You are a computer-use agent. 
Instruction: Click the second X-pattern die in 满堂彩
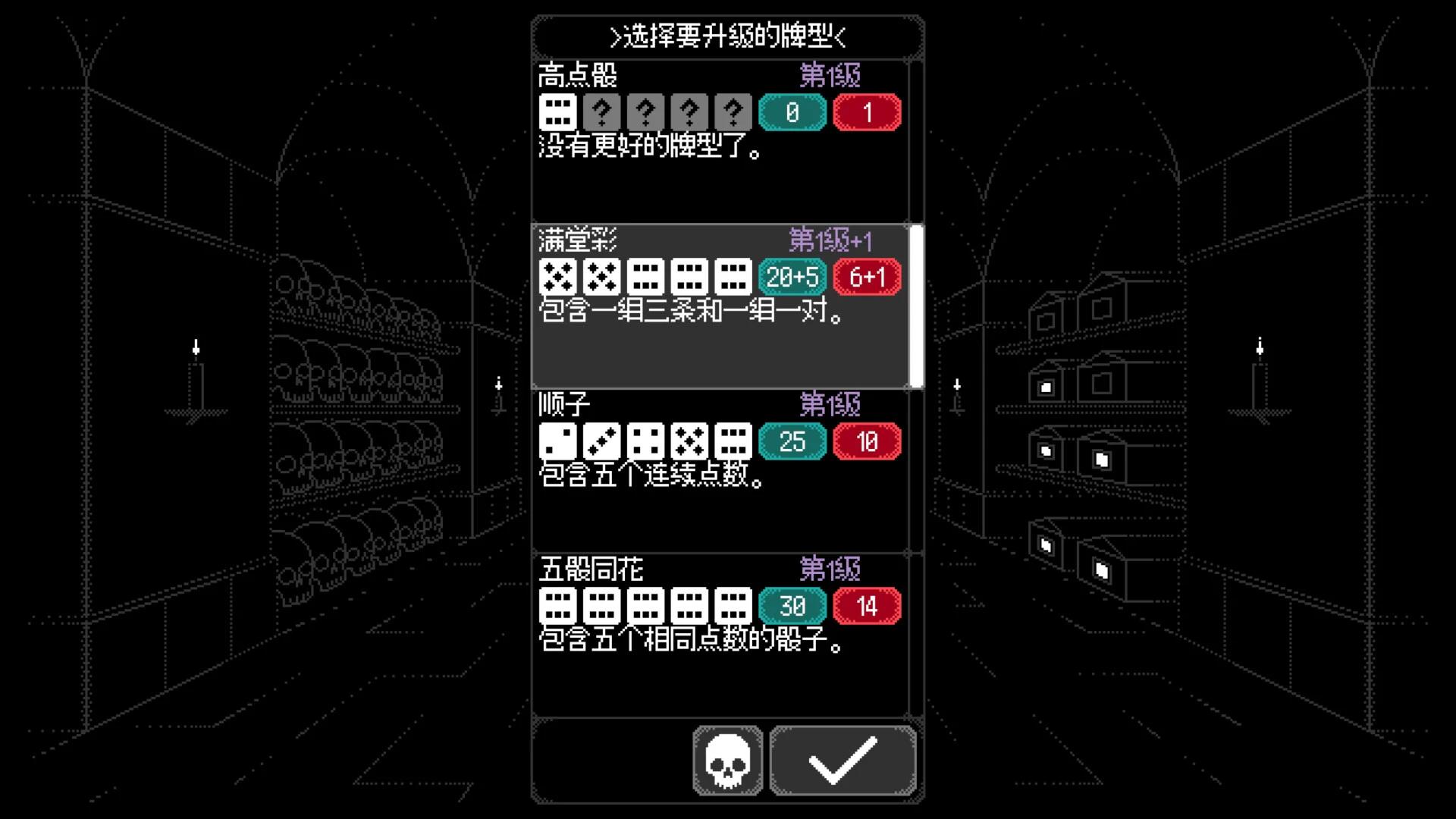tap(601, 276)
